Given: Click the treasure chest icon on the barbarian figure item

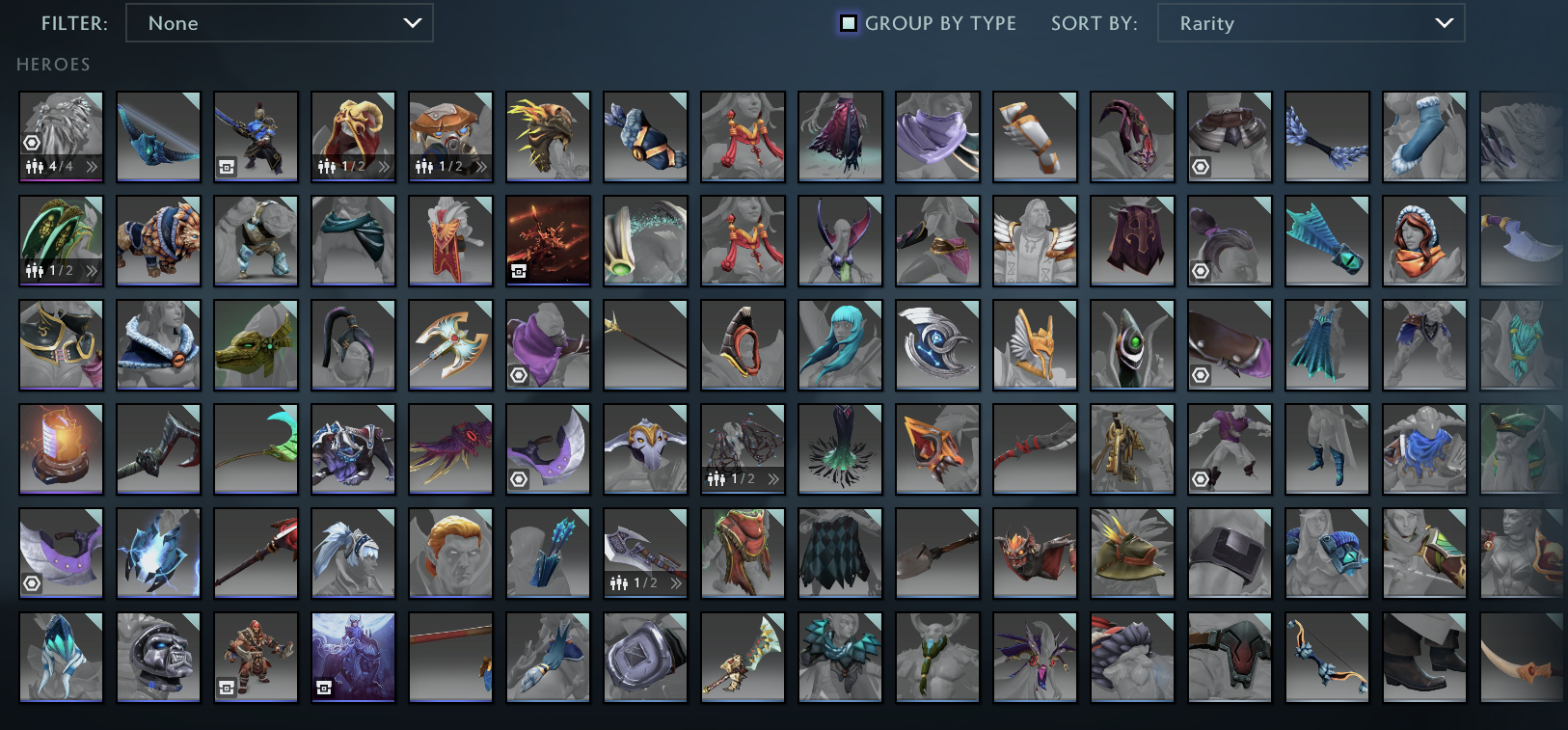Looking at the screenshot, I should coord(226,686).
